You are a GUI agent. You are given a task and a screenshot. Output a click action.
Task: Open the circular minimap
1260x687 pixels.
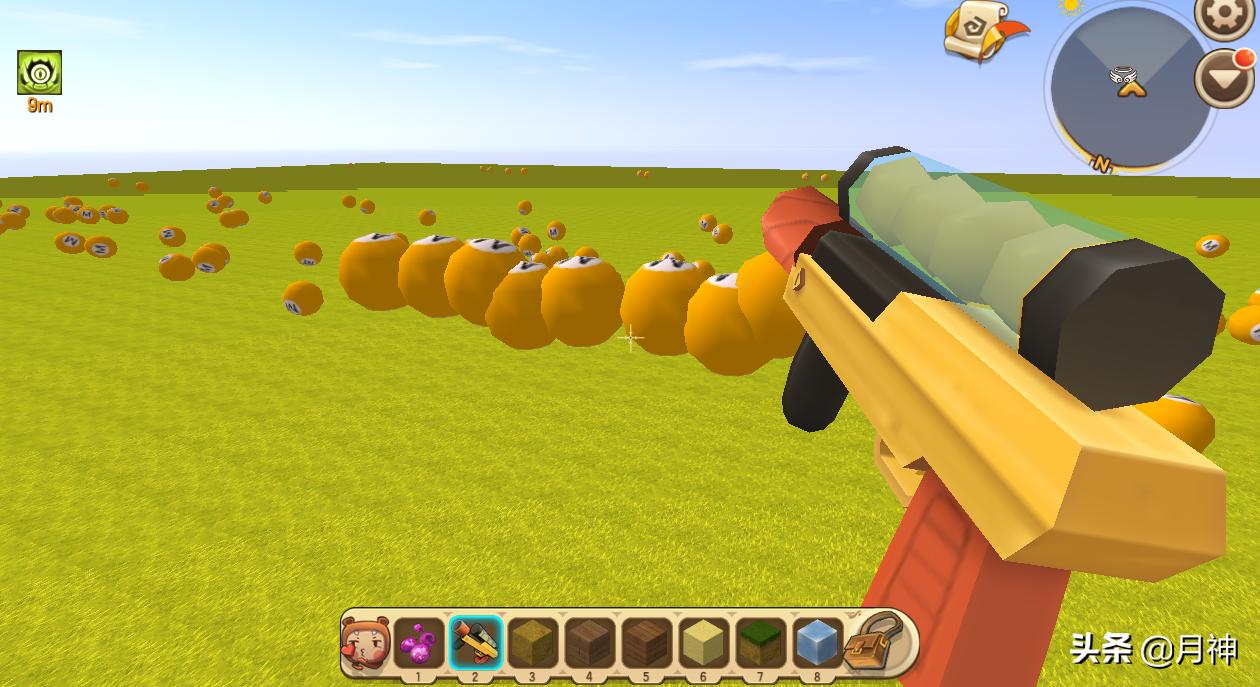(1130, 85)
